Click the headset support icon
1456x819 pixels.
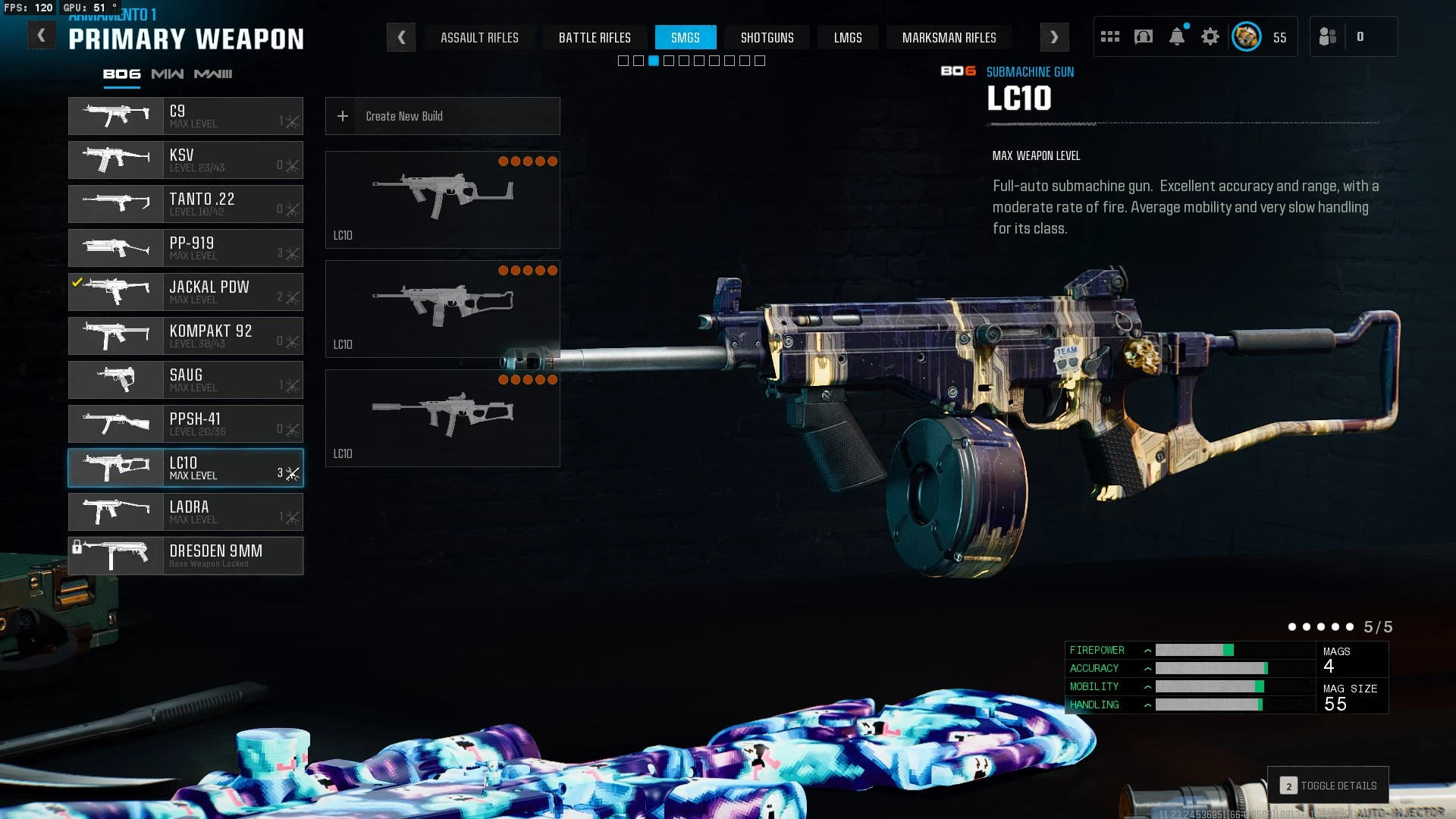pos(1144,36)
